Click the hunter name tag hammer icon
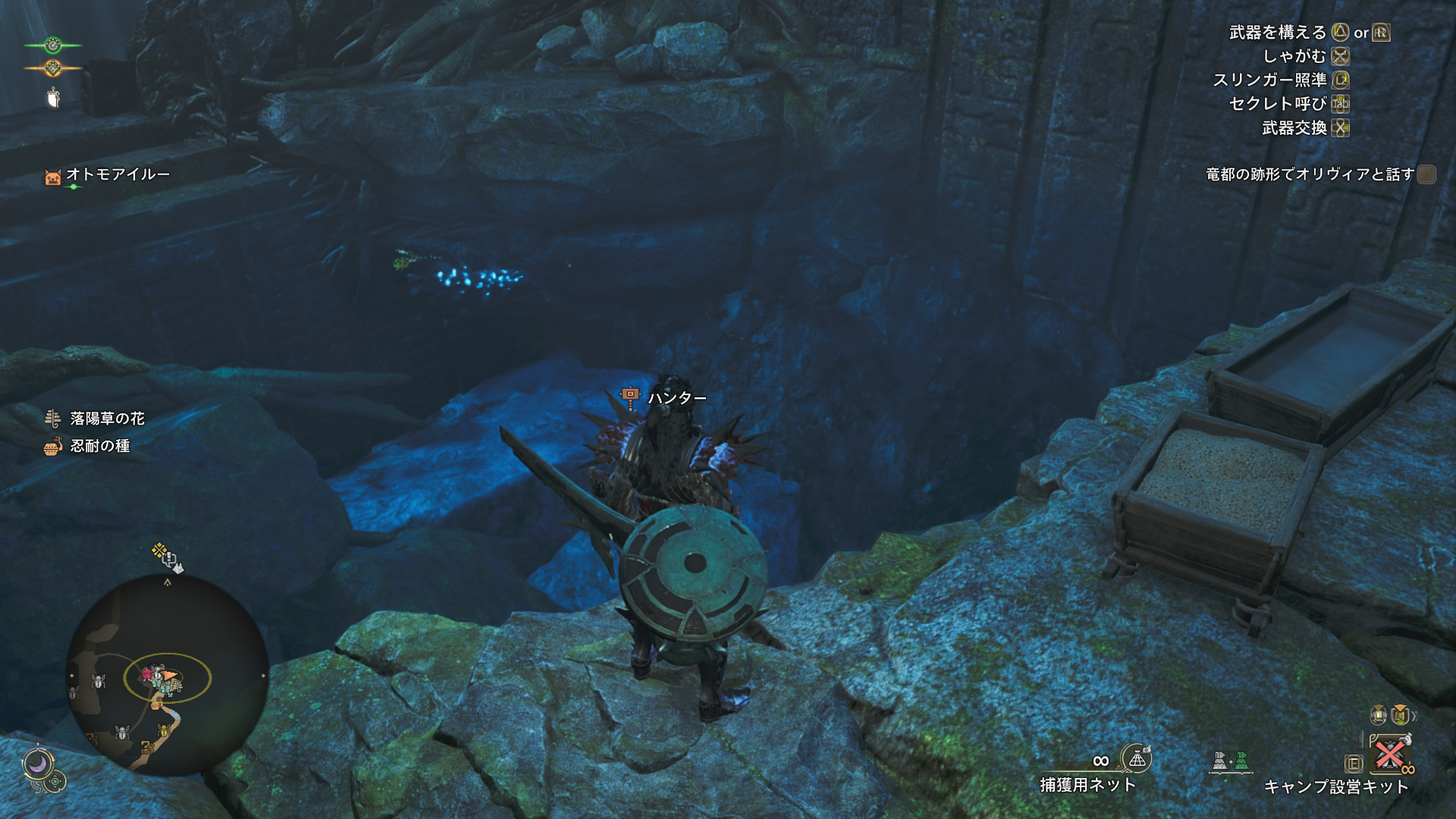This screenshot has width=1456, height=819. coord(629,395)
